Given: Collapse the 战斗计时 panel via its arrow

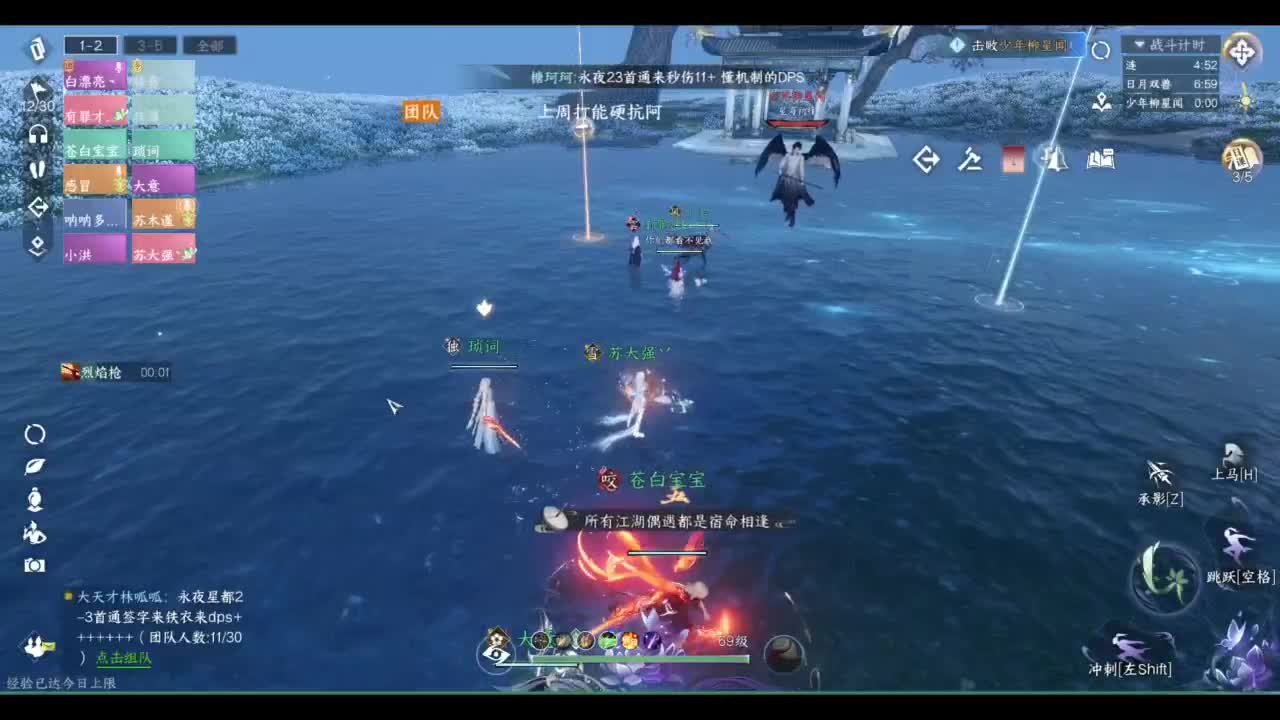Looking at the screenshot, I should 1138,44.
